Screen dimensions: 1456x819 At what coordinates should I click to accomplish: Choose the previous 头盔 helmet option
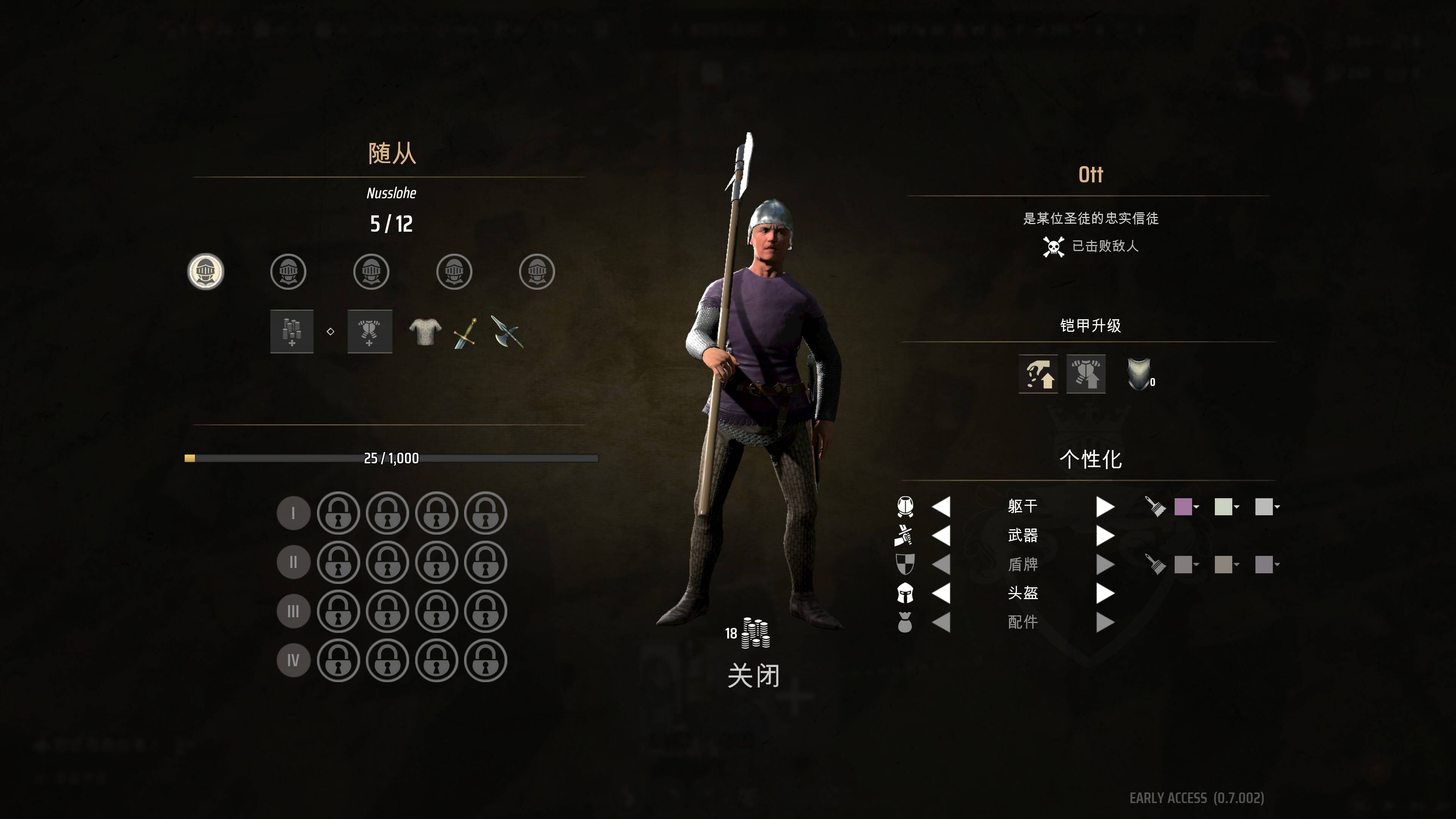(x=941, y=593)
